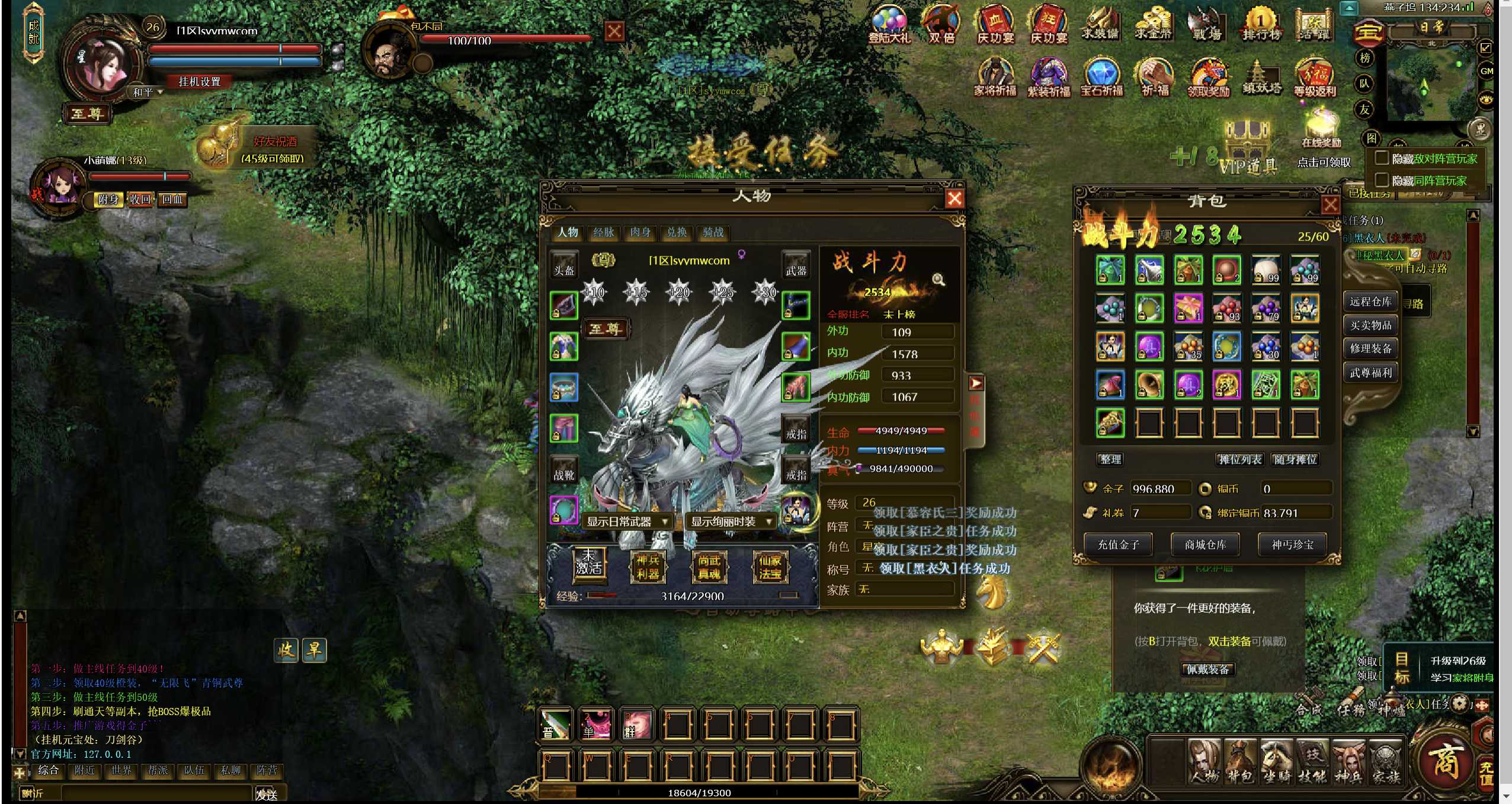Open 远程仓库 remote storage
Viewport: 1512px width, 804px height.
click(1370, 302)
